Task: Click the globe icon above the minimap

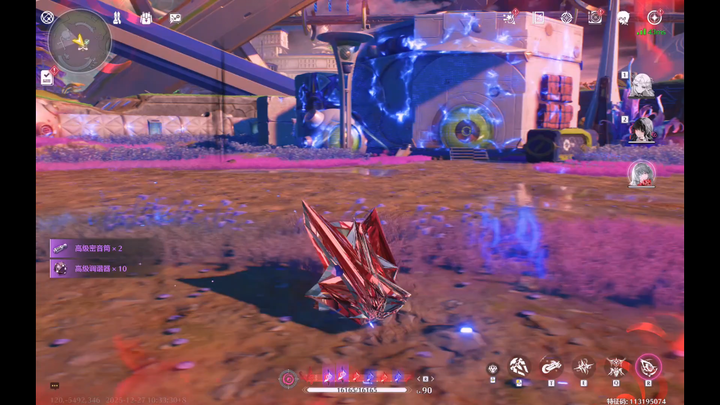Action: click(x=47, y=16)
